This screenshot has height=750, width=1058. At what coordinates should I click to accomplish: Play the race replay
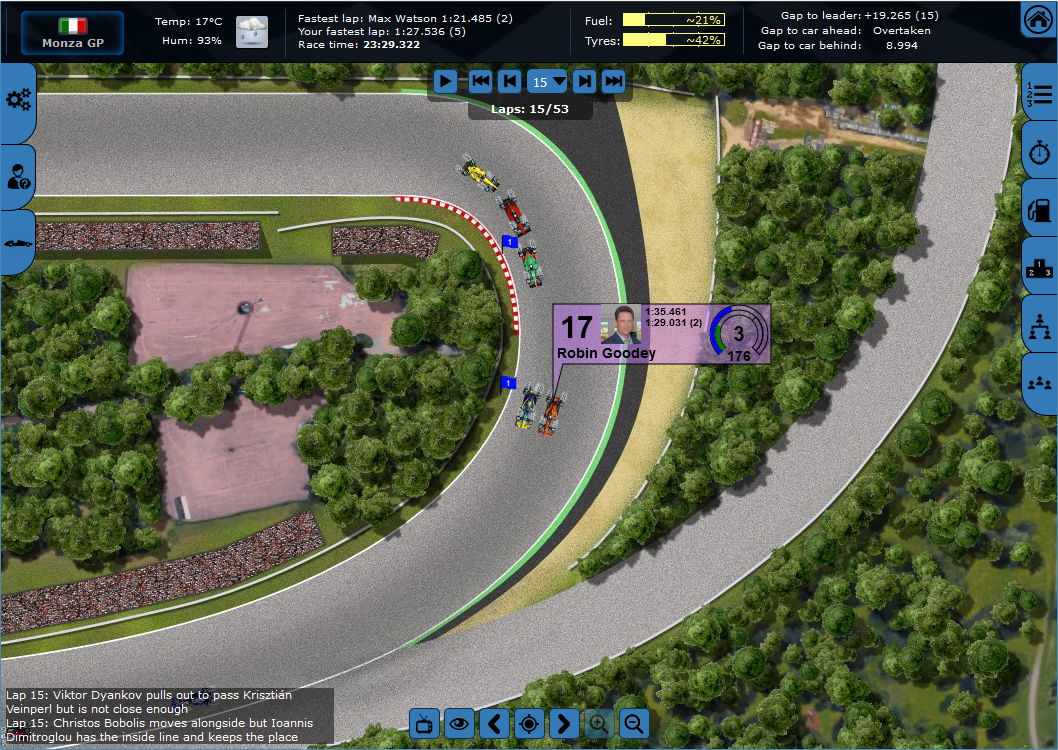(446, 82)
